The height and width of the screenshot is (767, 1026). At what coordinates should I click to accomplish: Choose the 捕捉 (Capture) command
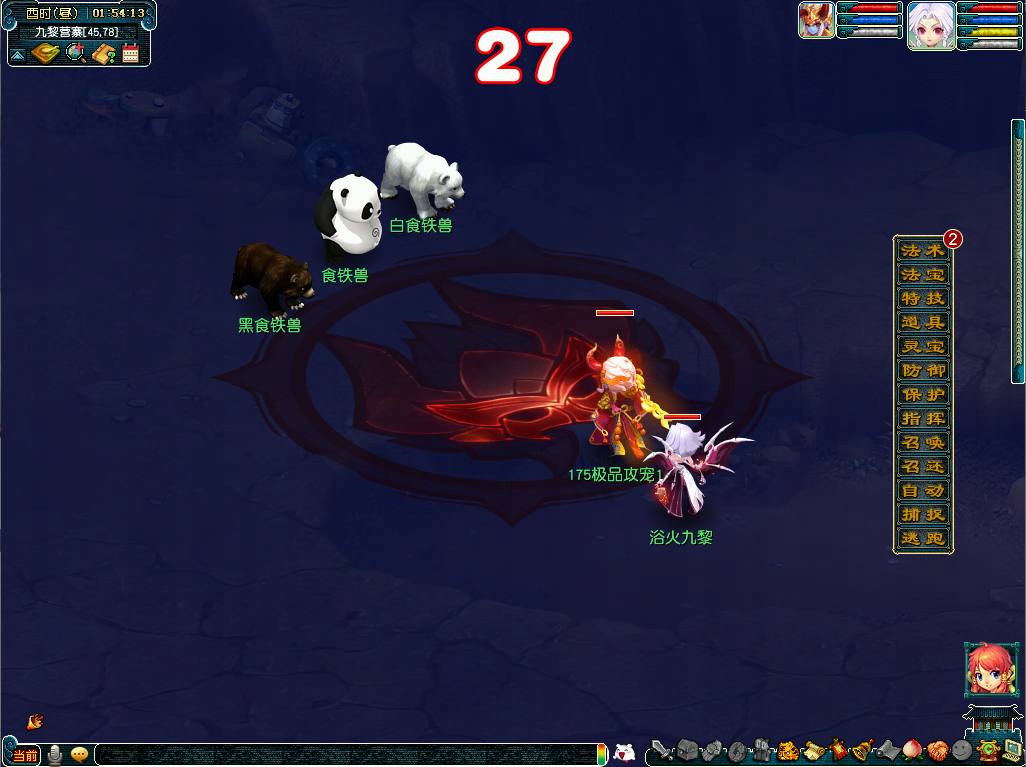tap(921, 514)
